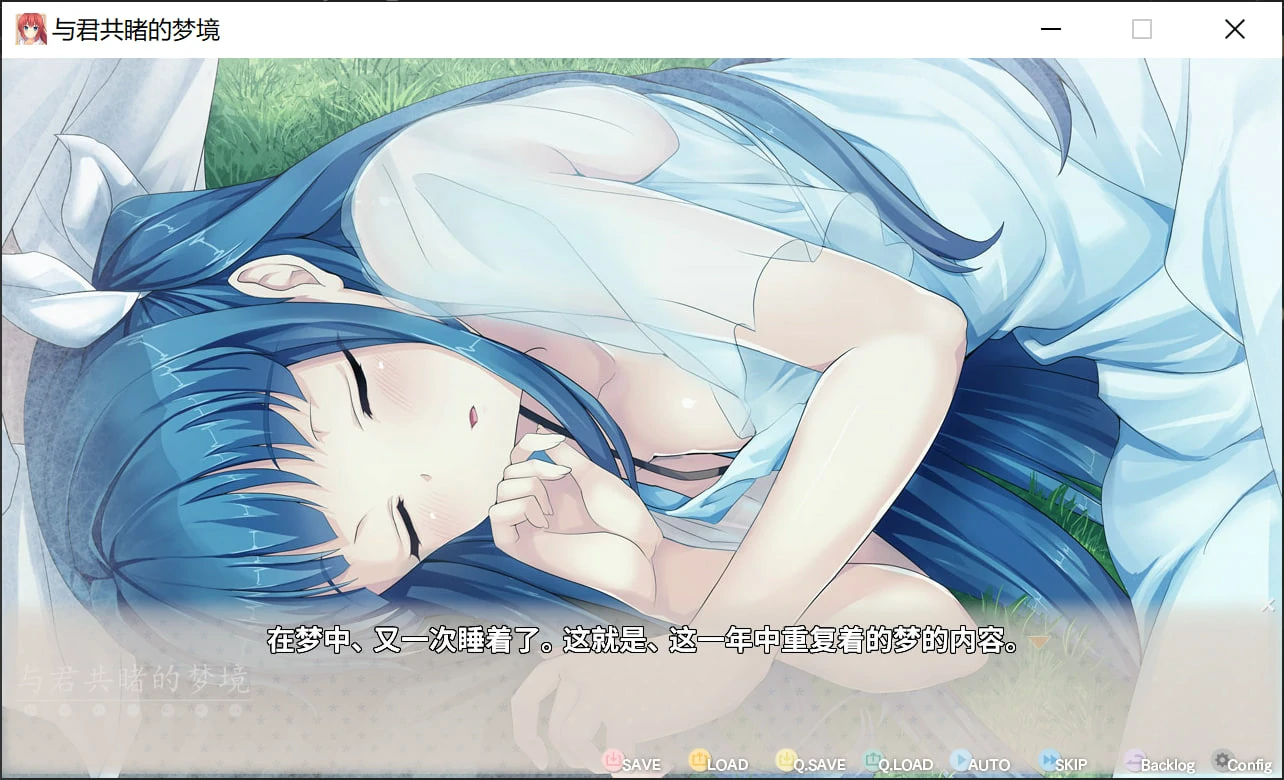Start auto-play with the AUTO play icon
1284x780 pixels.
coord(960,762)
